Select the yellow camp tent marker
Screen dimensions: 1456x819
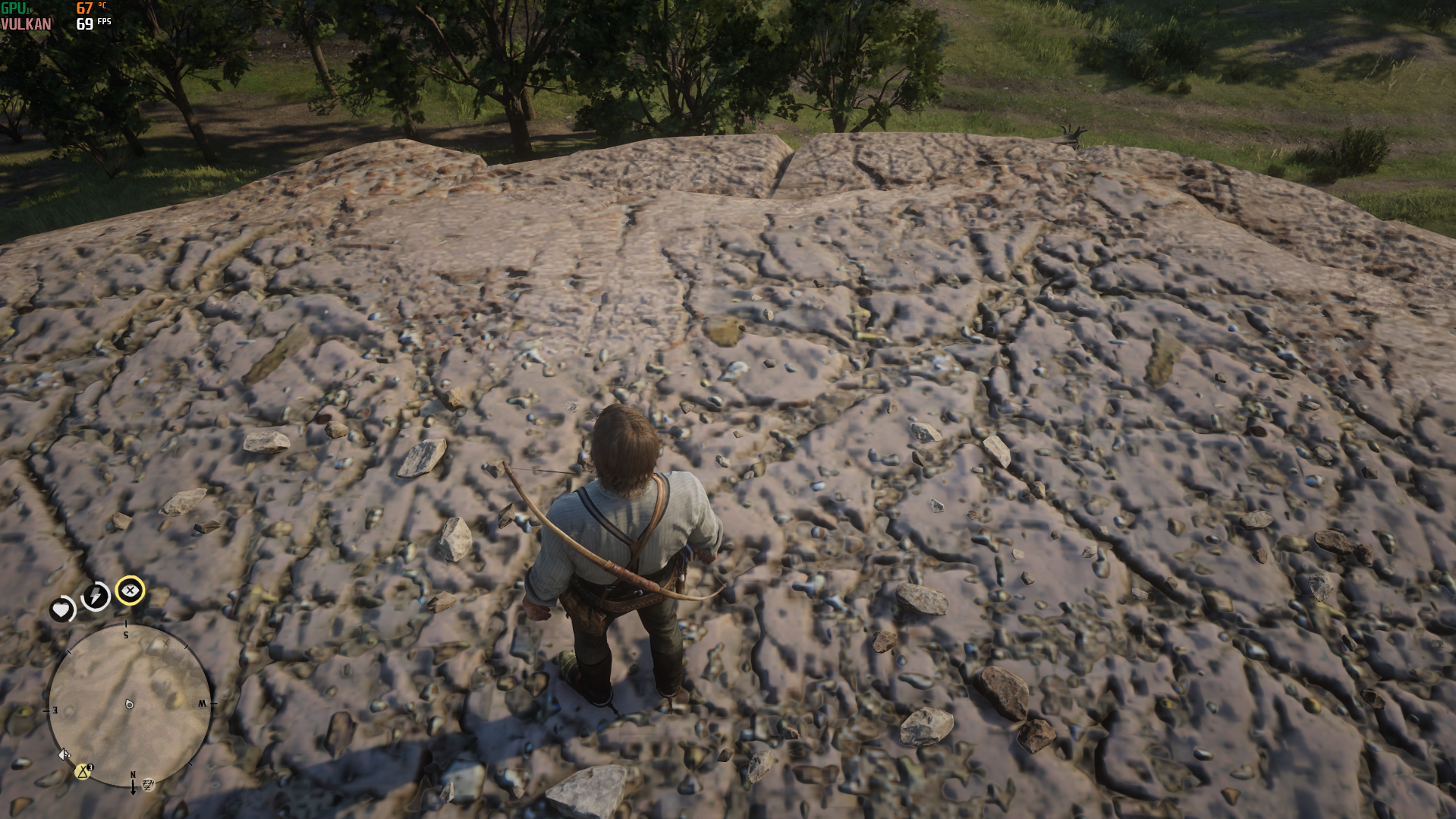[82, 772]
